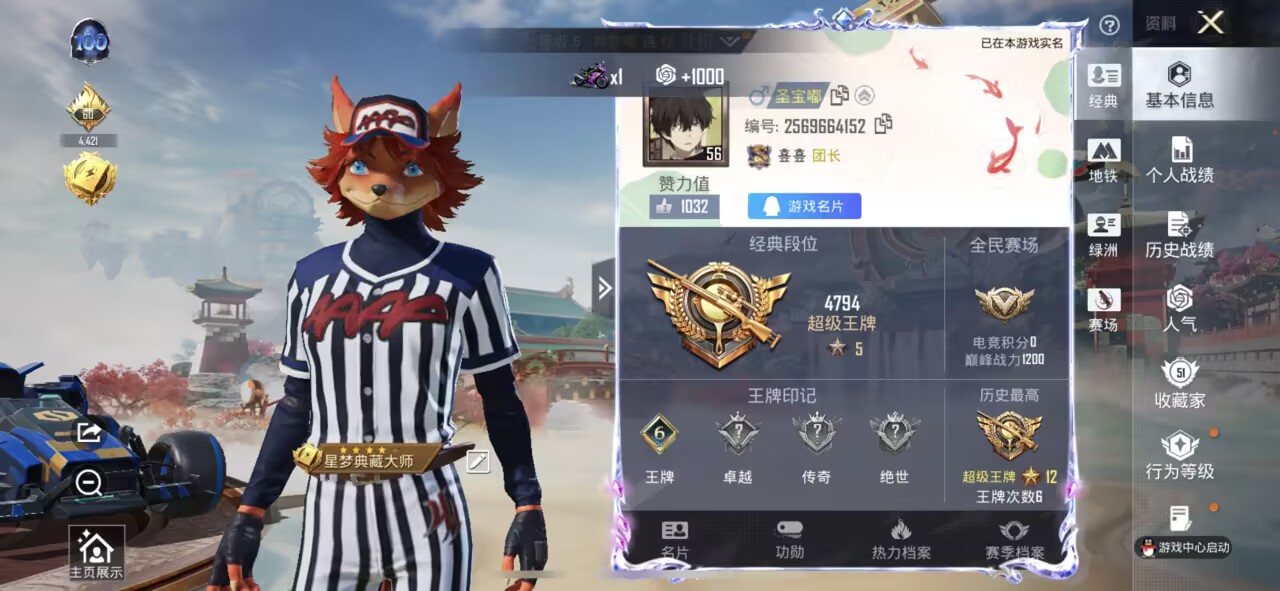
Task: Open the 收藏家 collector section
Action: [1180, 384]
